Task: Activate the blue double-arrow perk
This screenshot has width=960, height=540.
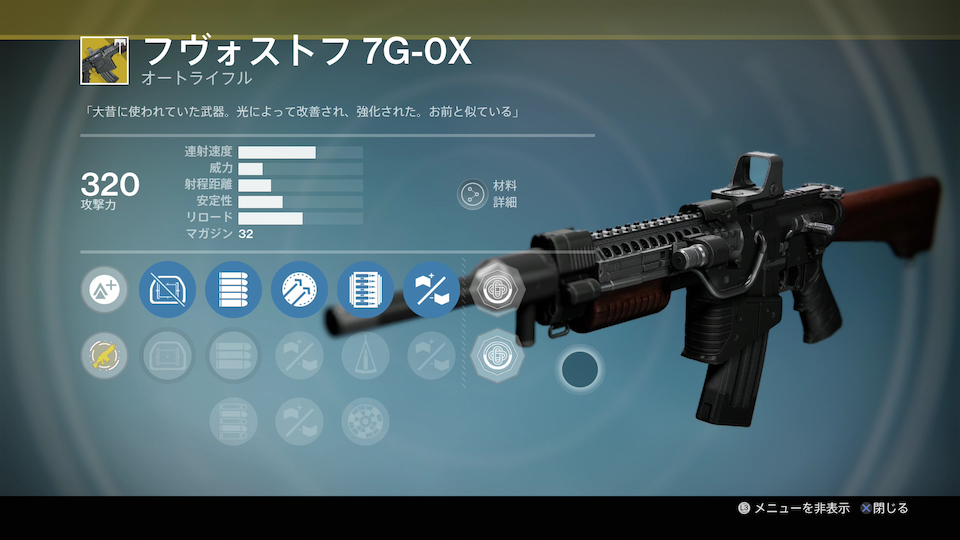Action: coord(299,291)
